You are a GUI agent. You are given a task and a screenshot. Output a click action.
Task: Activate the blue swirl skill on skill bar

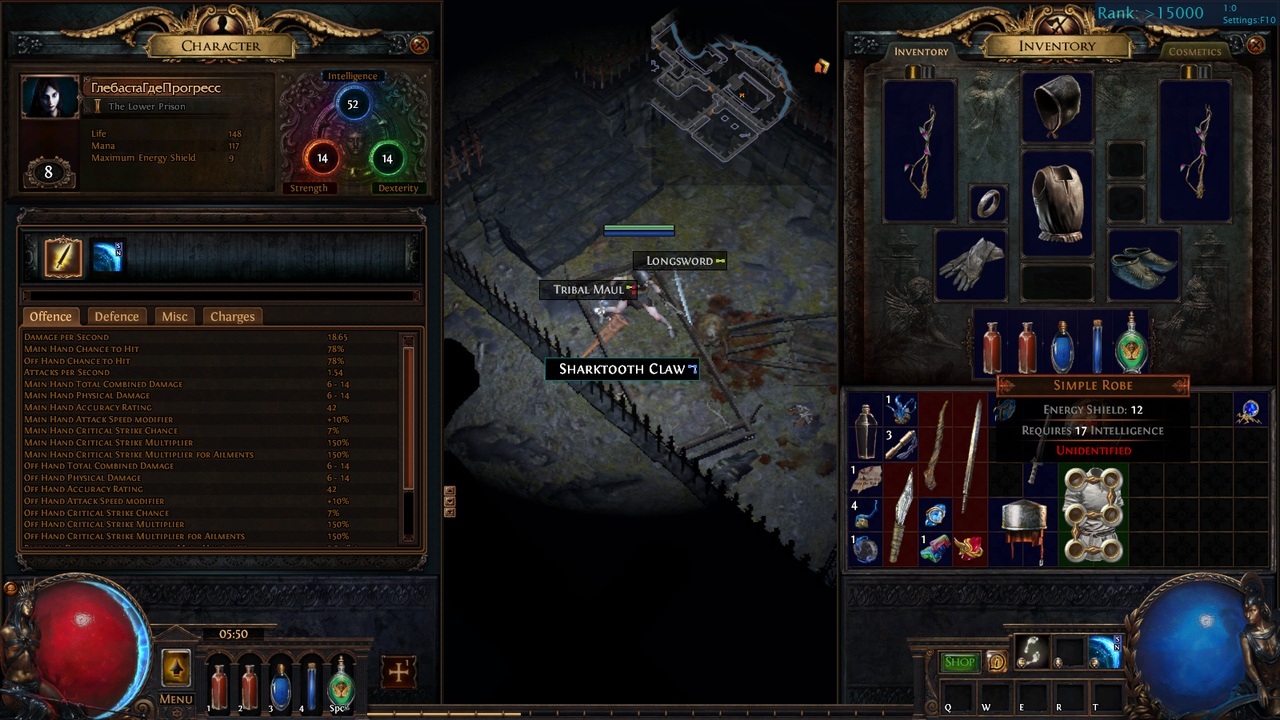click(1104, 651)
